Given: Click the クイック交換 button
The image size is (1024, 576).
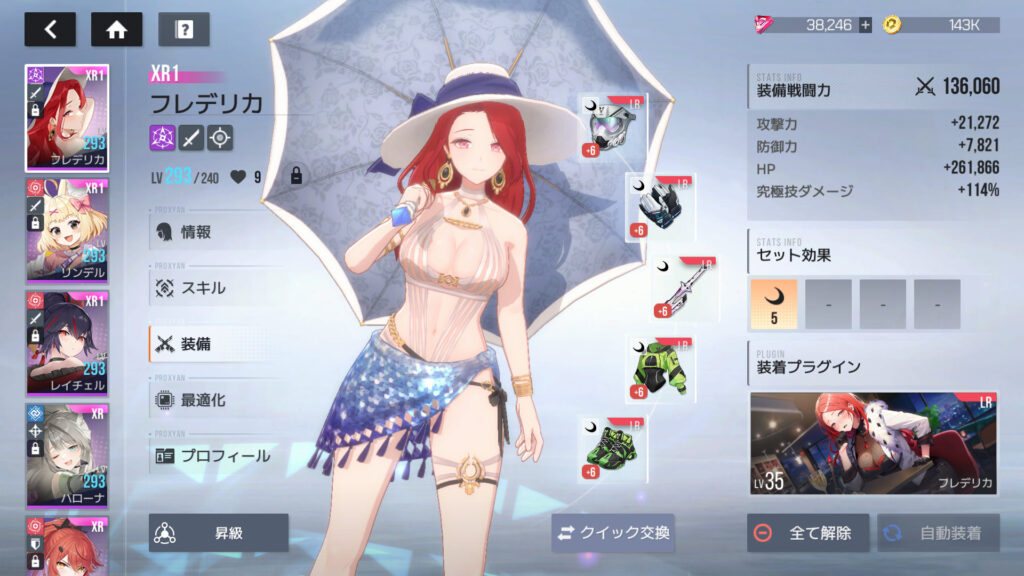Looking at the screenshot, I should [x=613, y=533].
